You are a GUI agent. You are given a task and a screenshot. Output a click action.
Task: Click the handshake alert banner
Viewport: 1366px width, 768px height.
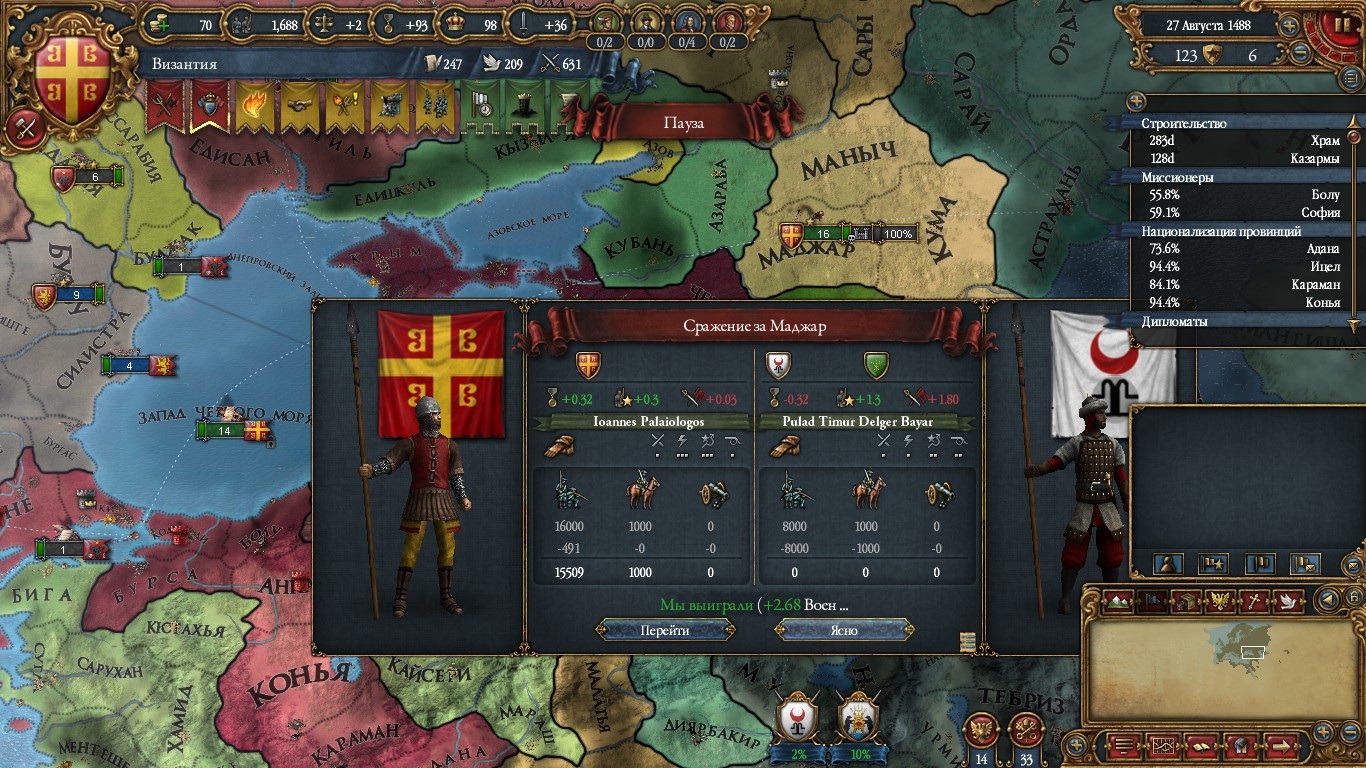tap(298, 105)
